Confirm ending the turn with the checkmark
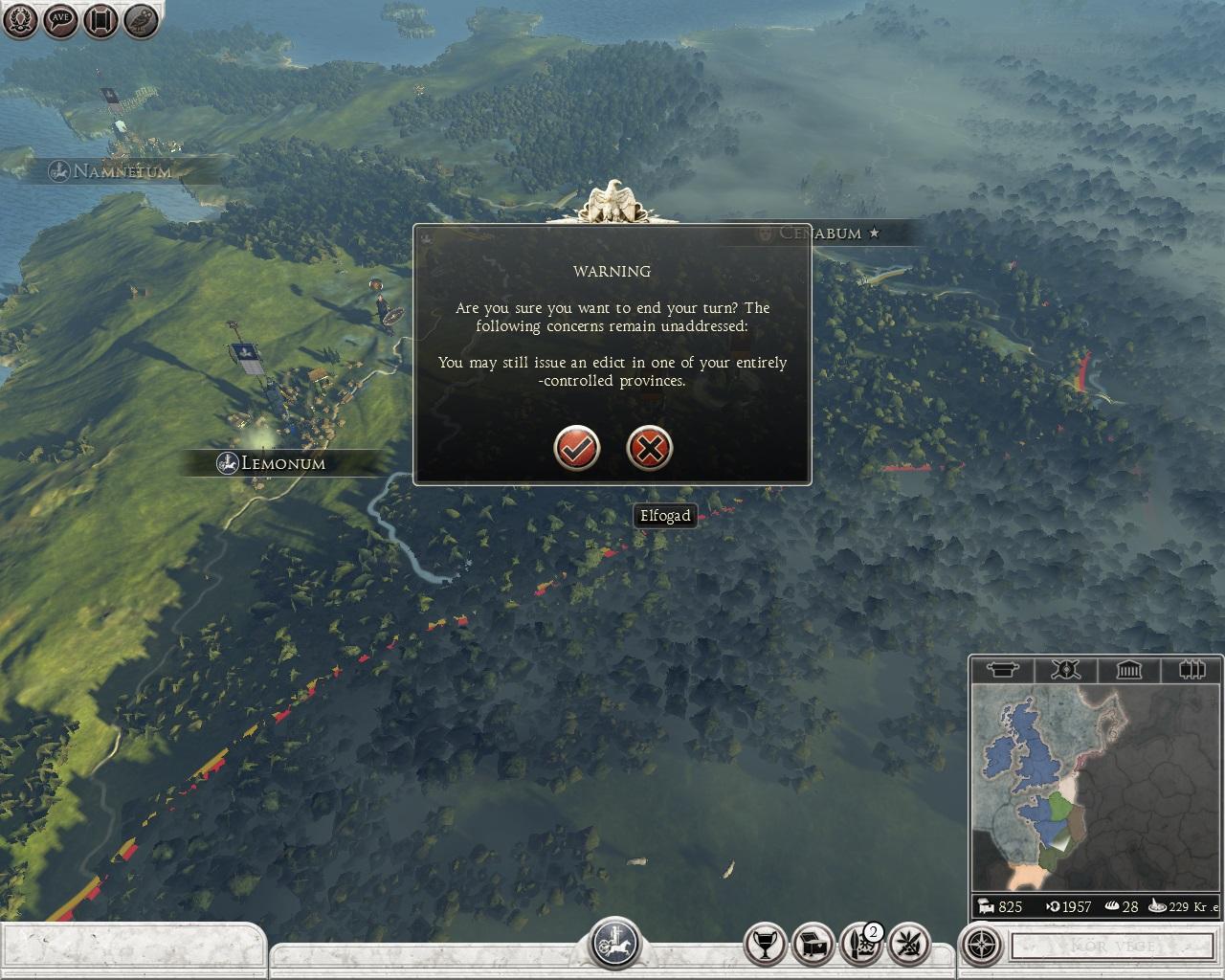This screenshot has width=1225, height=980. pyautogui.click(x=577, y=448)
